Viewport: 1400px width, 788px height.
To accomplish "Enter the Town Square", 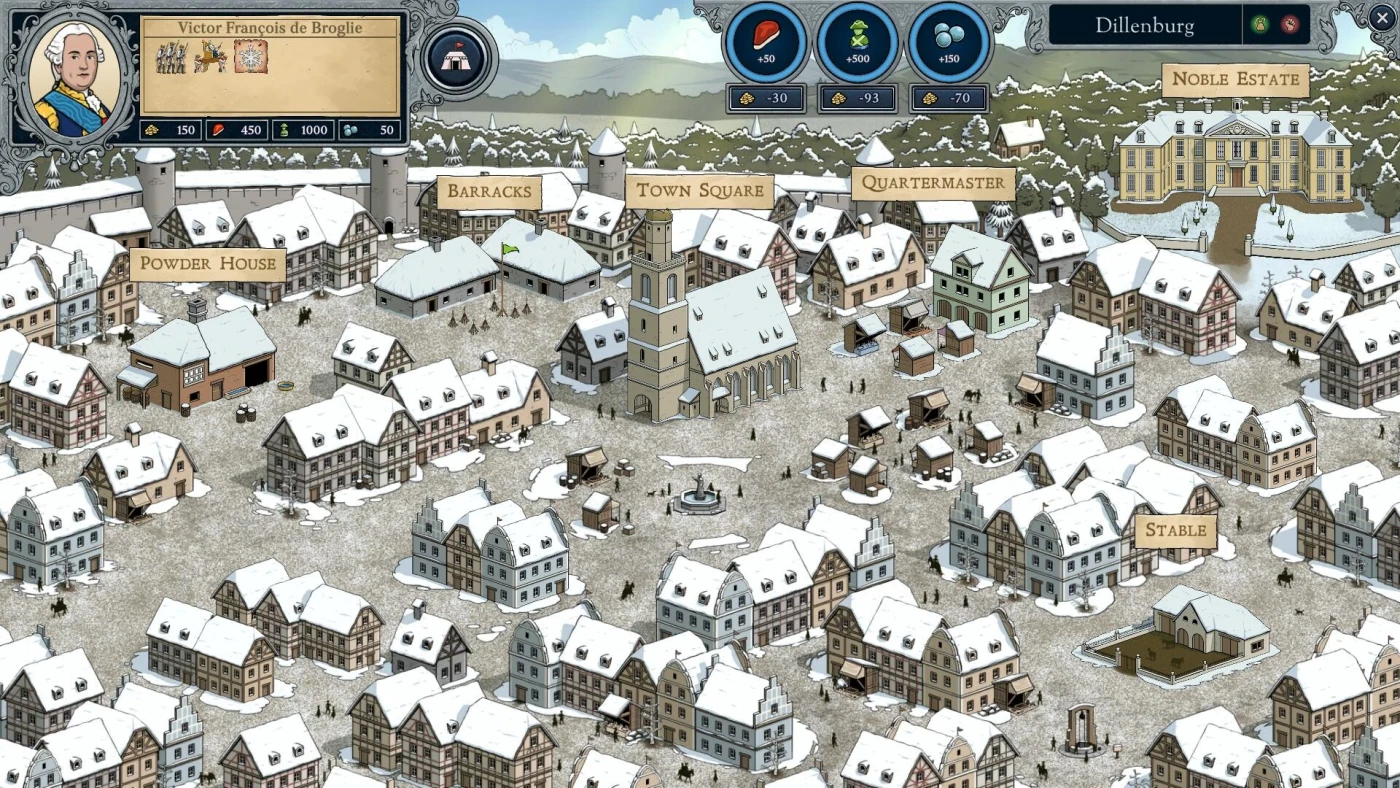I will (699, 190).
